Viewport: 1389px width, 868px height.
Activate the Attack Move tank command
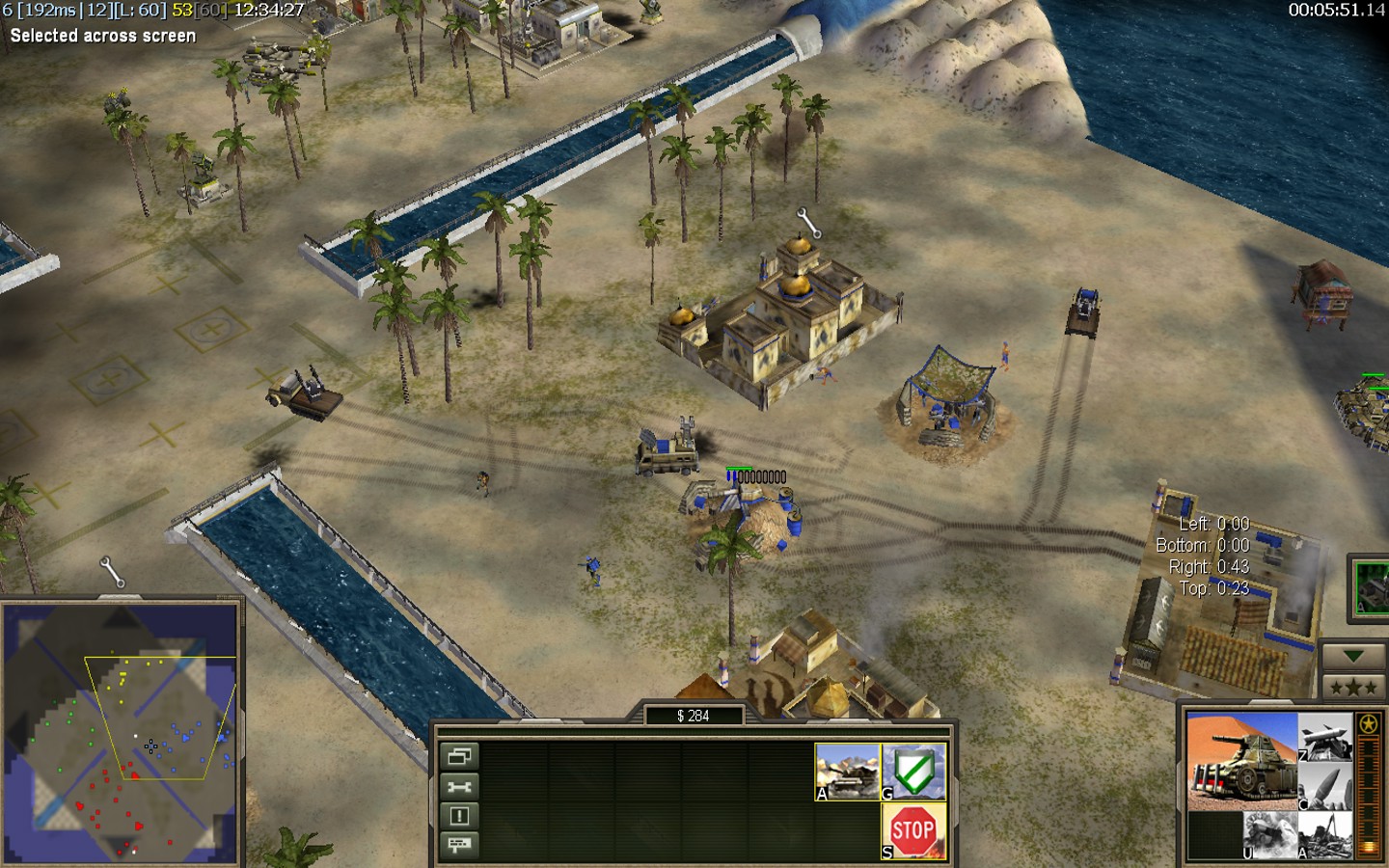coord(847,771)
